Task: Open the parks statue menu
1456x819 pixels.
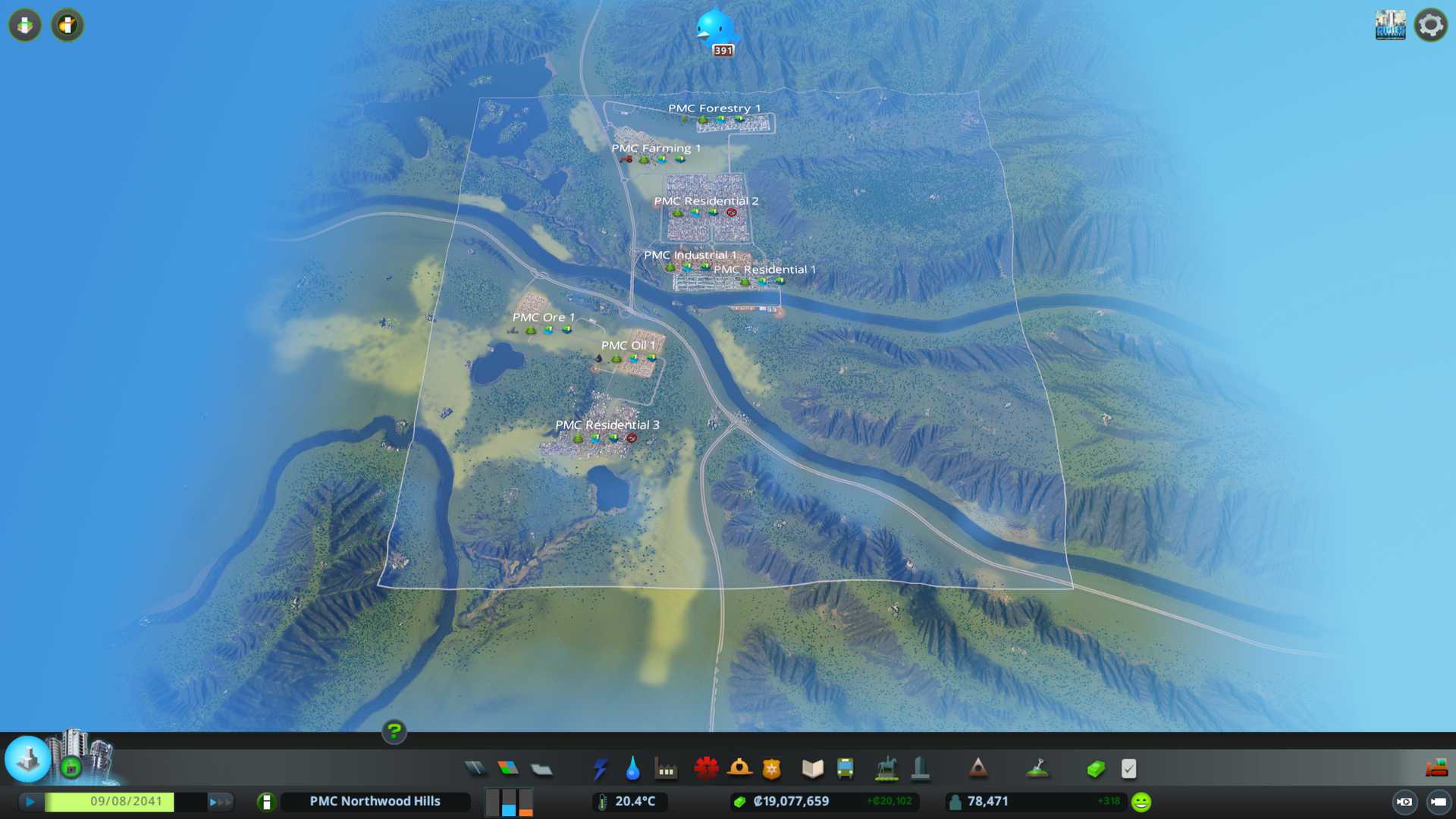Action: click(x=886, y=769)
